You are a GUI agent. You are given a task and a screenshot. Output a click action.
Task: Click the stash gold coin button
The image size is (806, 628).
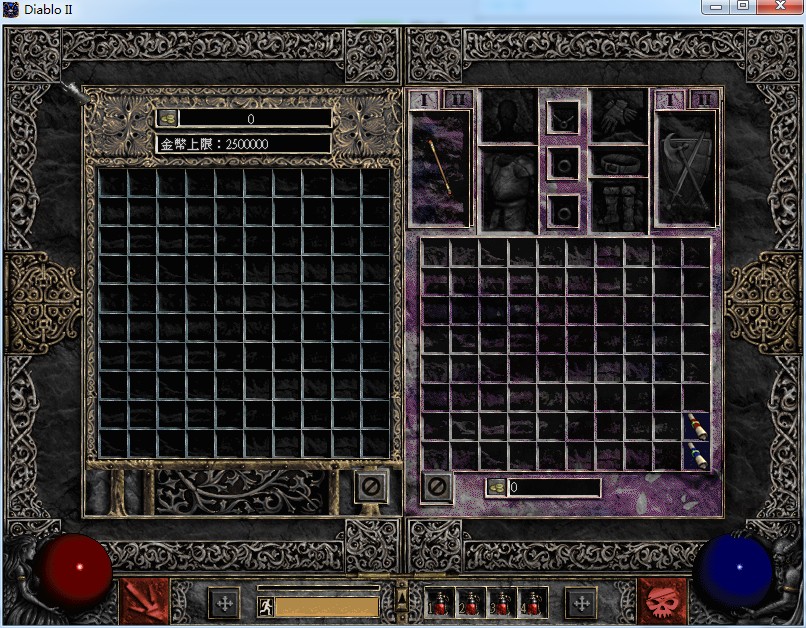(x=167, y=118)
